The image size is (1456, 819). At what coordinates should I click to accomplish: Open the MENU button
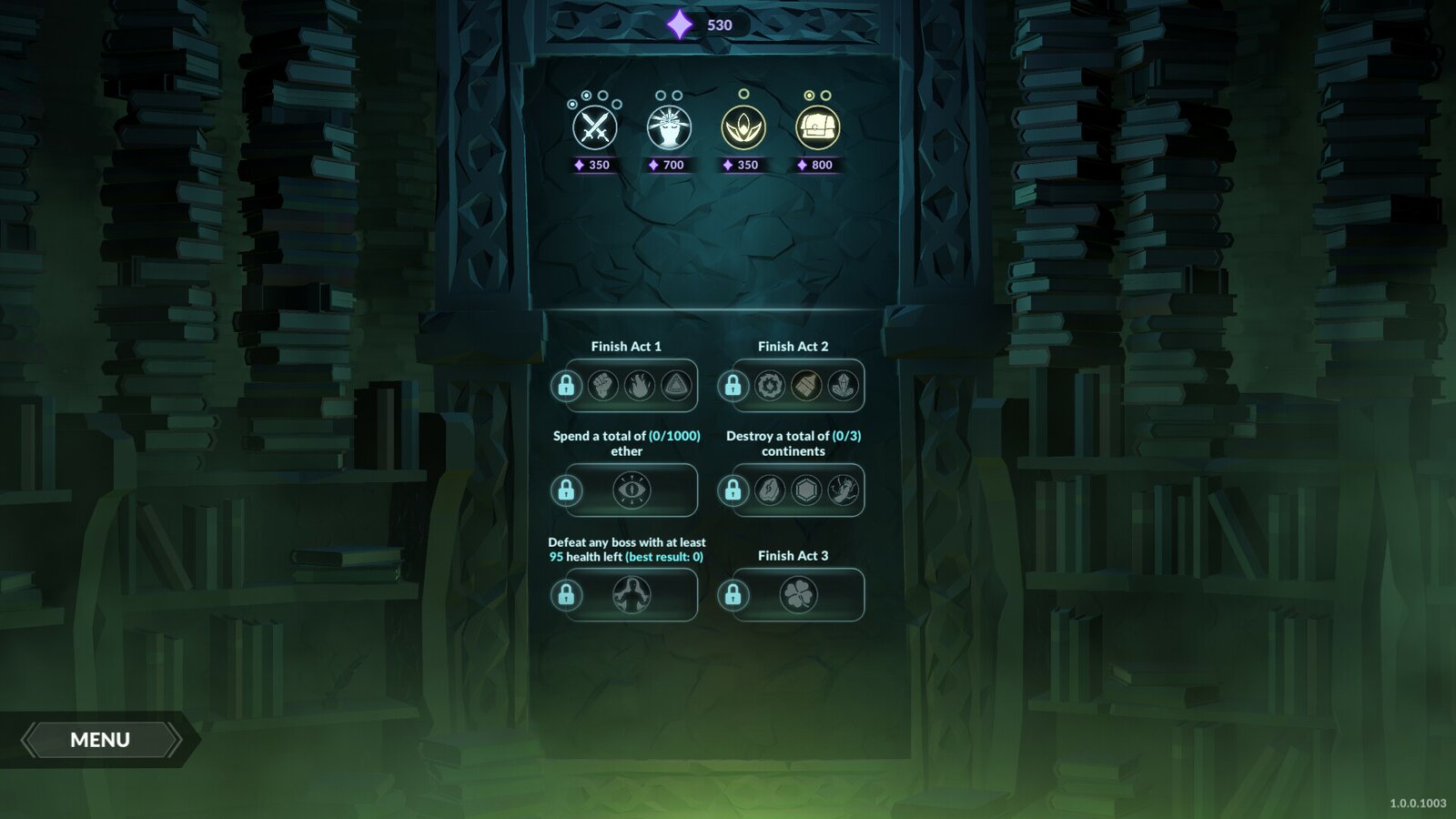pos(100,740)
